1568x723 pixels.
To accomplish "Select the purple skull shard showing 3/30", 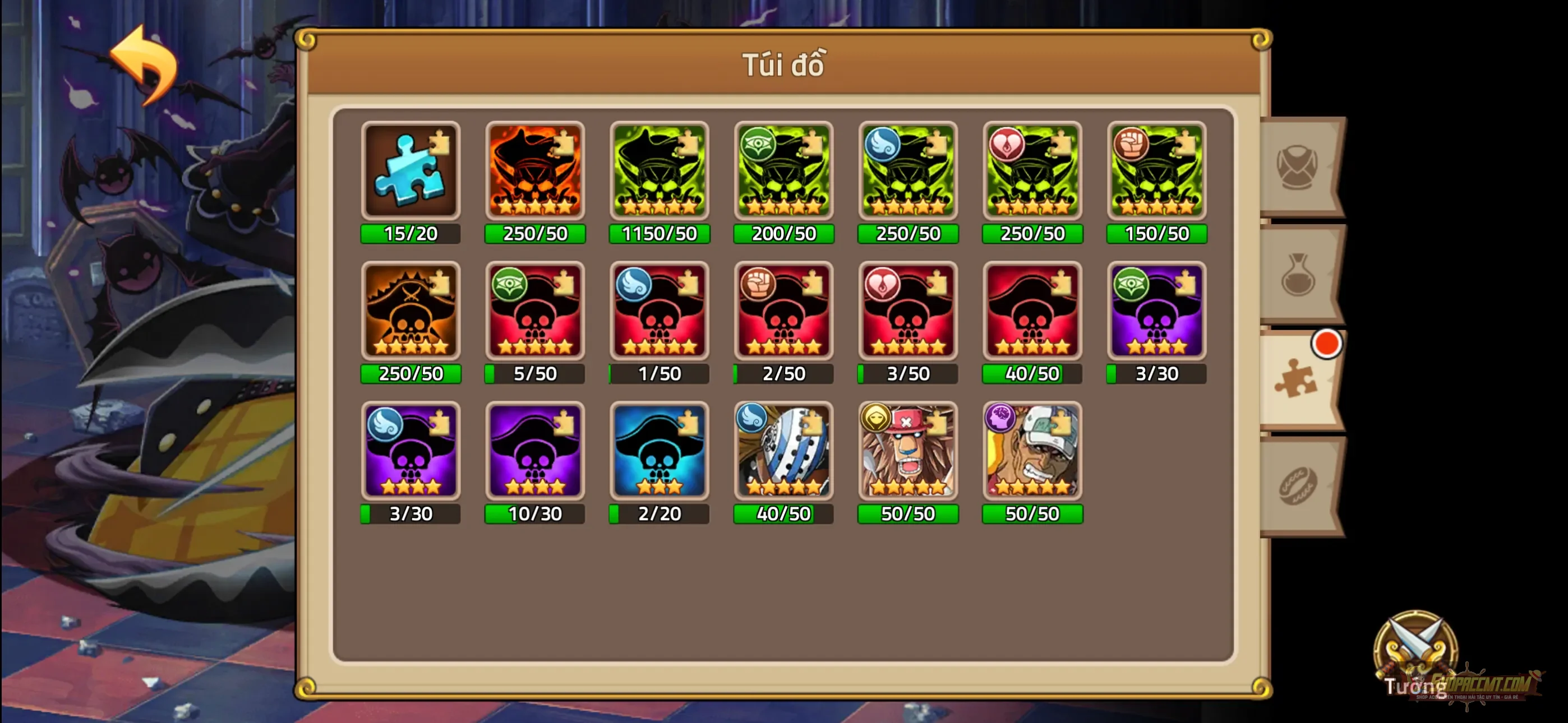I will 1156,312.
